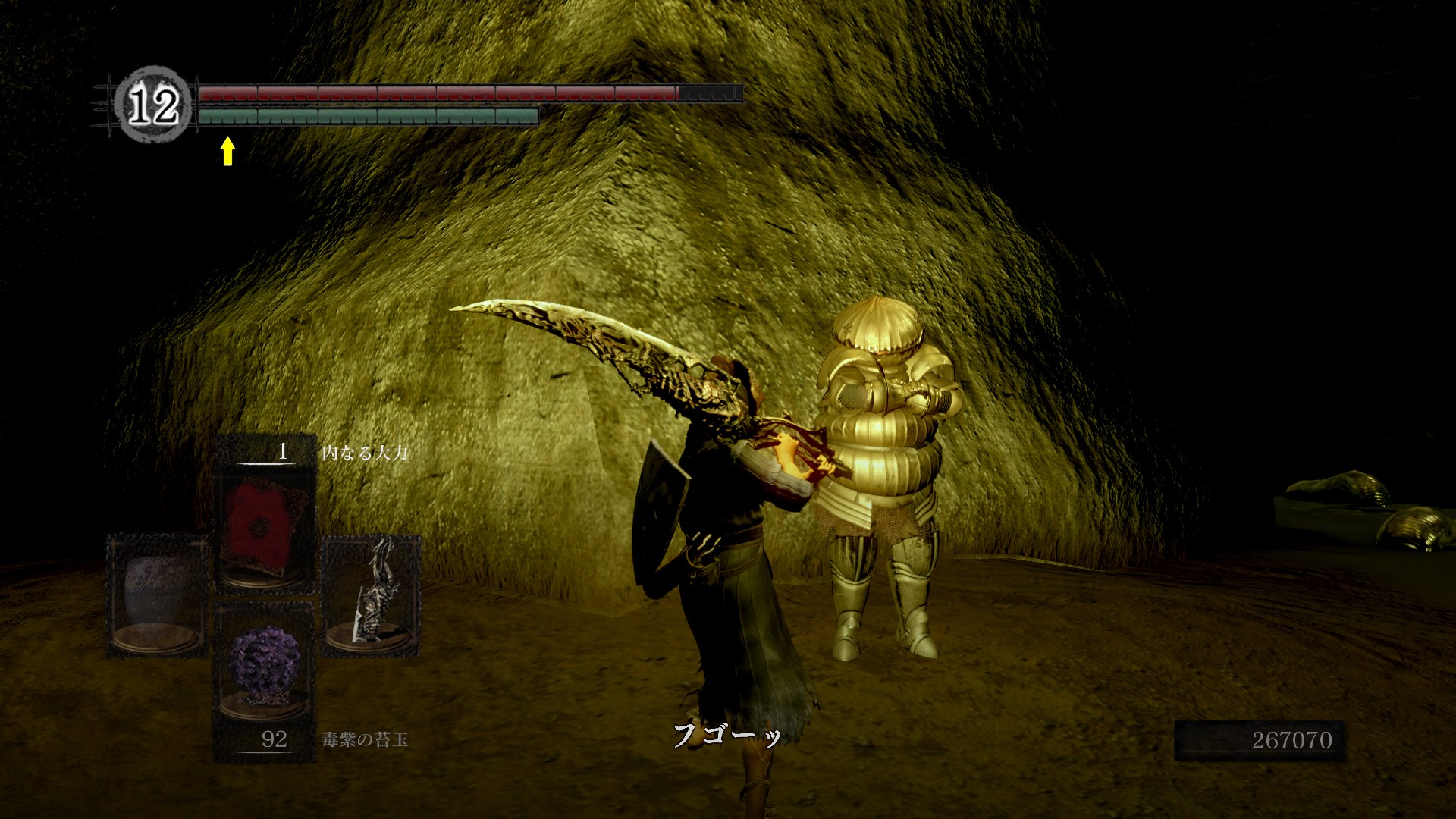This screenshot has width=1456, height=819.
Task: Click the humanity counter emblem showing 12
Action: click(152, 105)
